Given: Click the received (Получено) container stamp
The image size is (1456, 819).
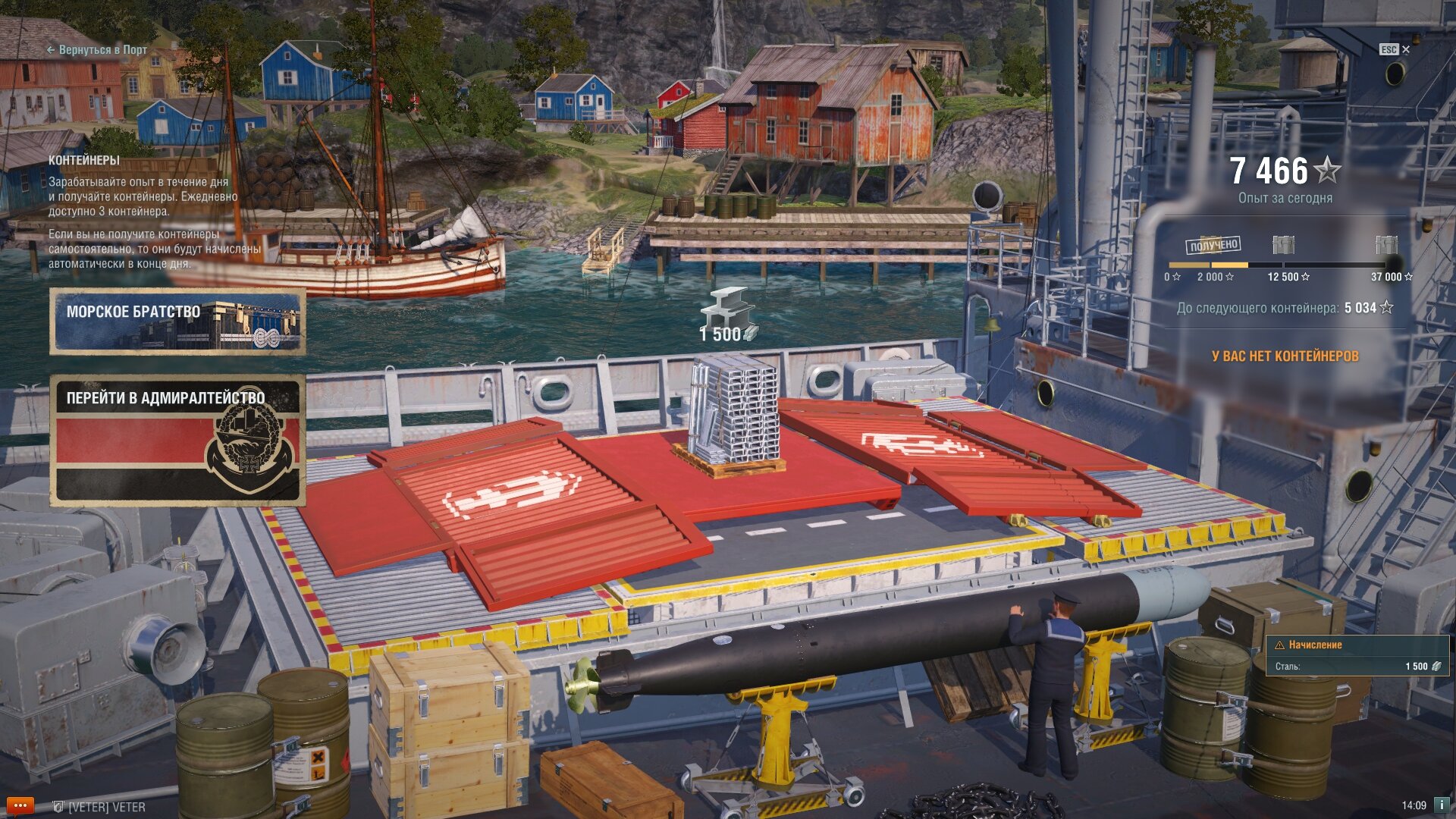Looking at the screenshot, I should tap(1213, 245).
